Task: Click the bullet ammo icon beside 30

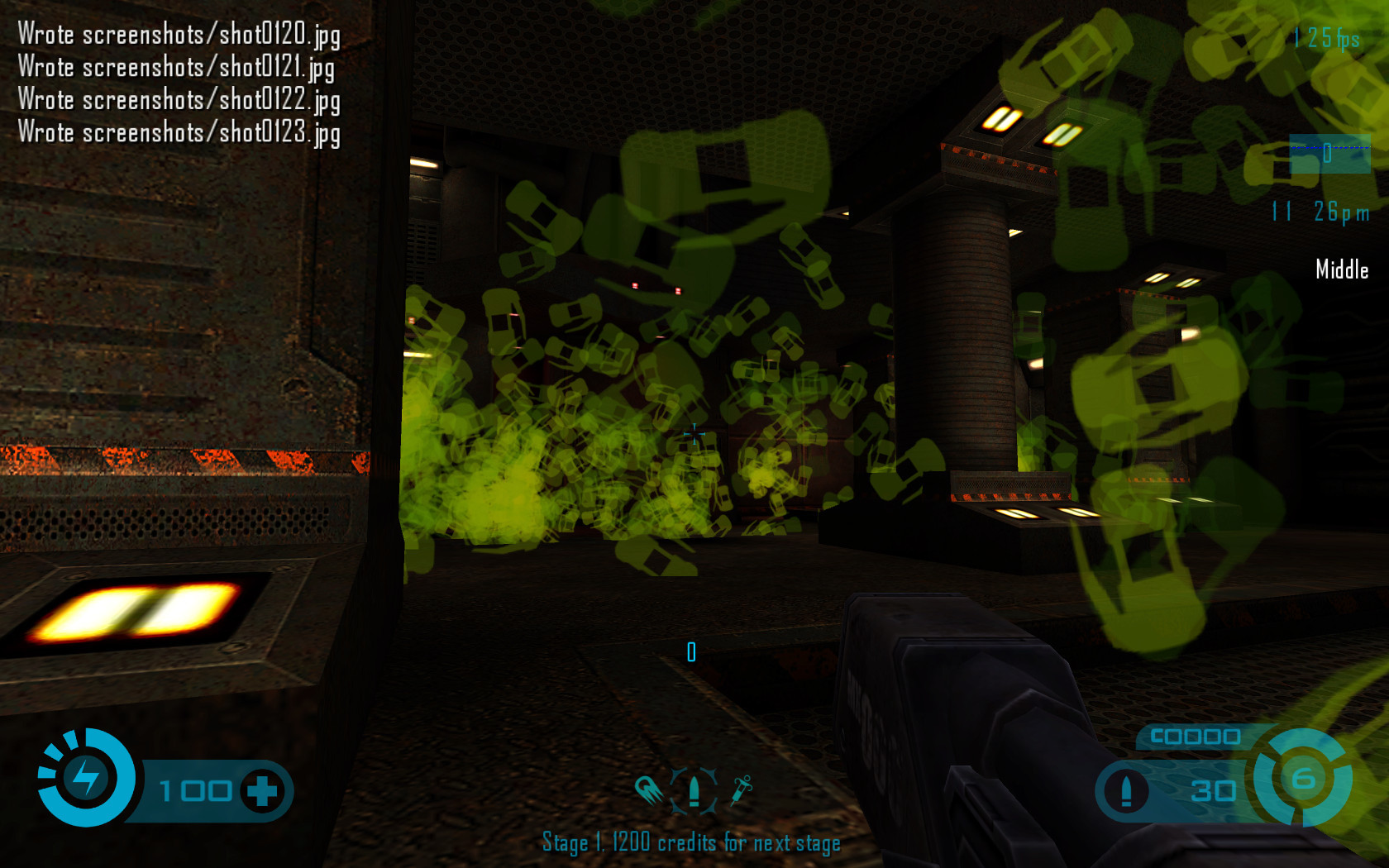Action: pyautogui.click(x=1125, y=792)
